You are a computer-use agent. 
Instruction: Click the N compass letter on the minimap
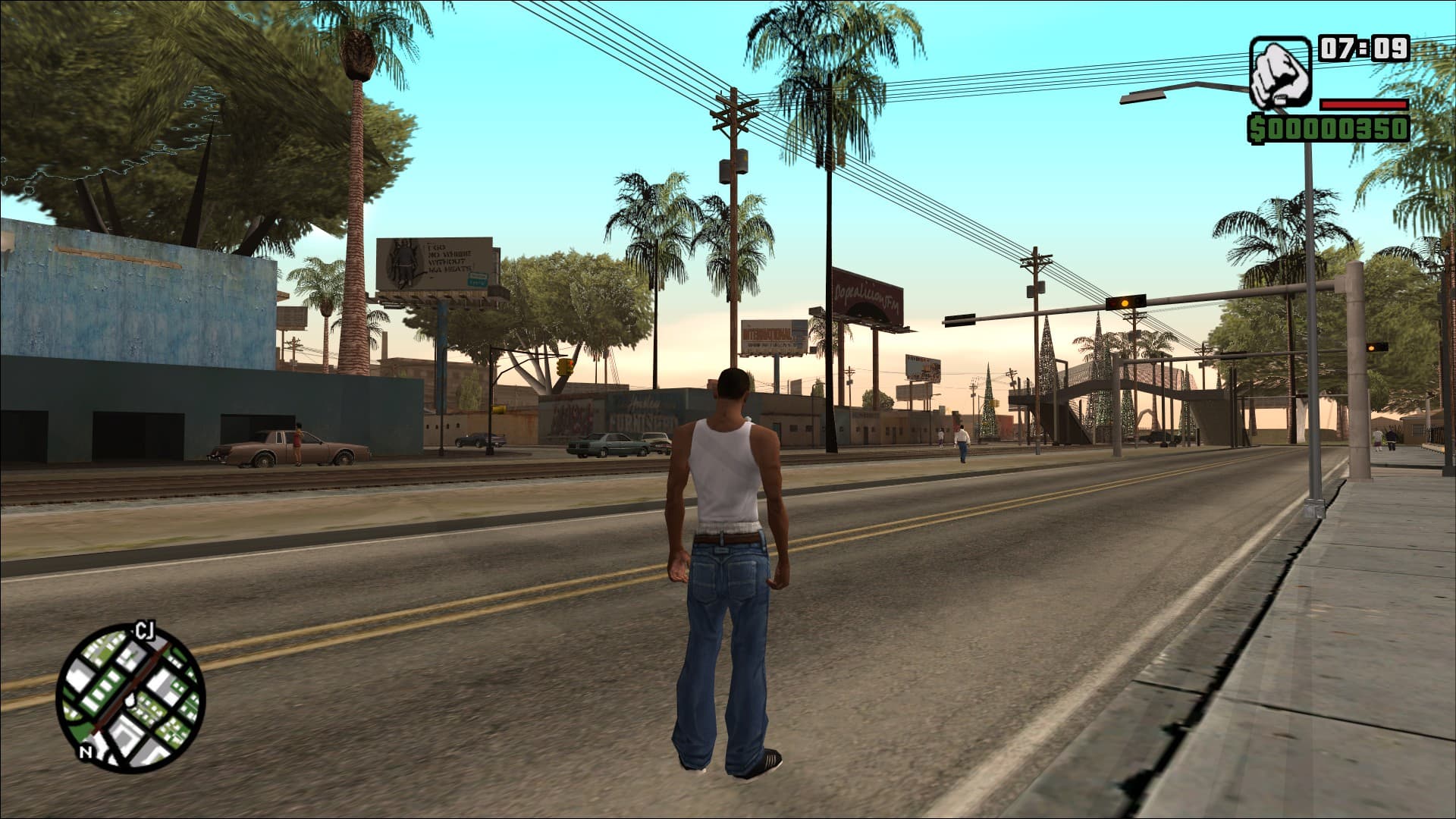pyautogui.click(x=86, y=752)
